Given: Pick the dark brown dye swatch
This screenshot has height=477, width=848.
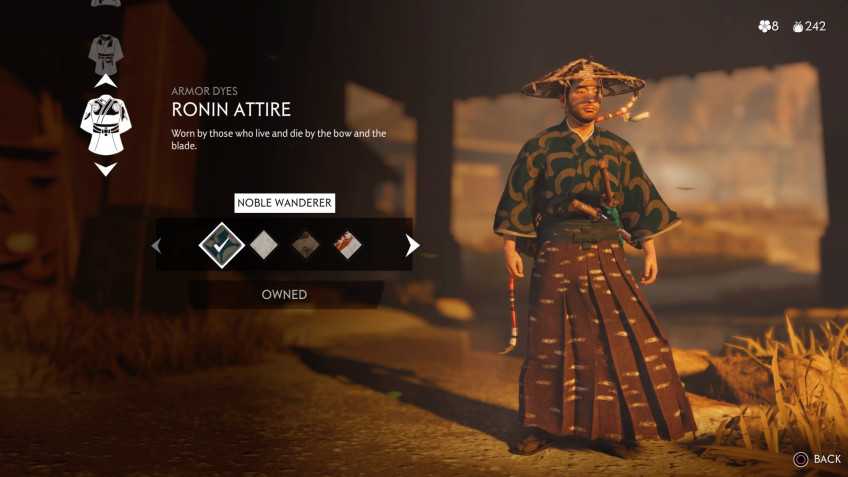Looking at the screenshot, I should point(305,245).
